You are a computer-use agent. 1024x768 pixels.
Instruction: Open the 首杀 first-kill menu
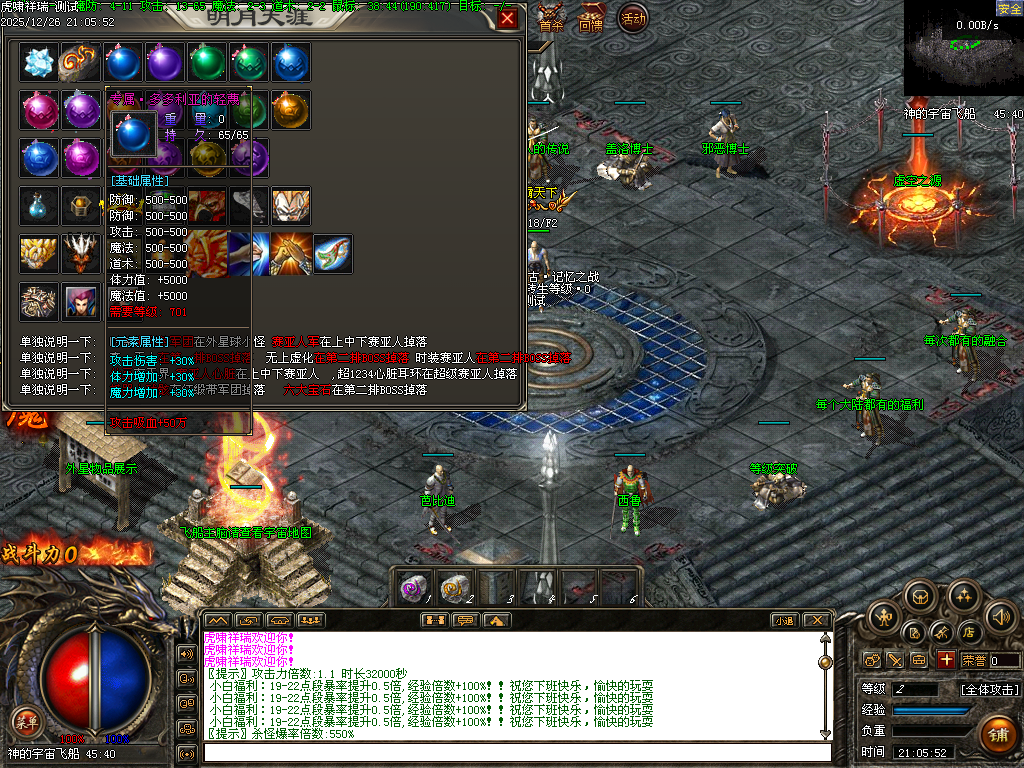coord(551,22)
